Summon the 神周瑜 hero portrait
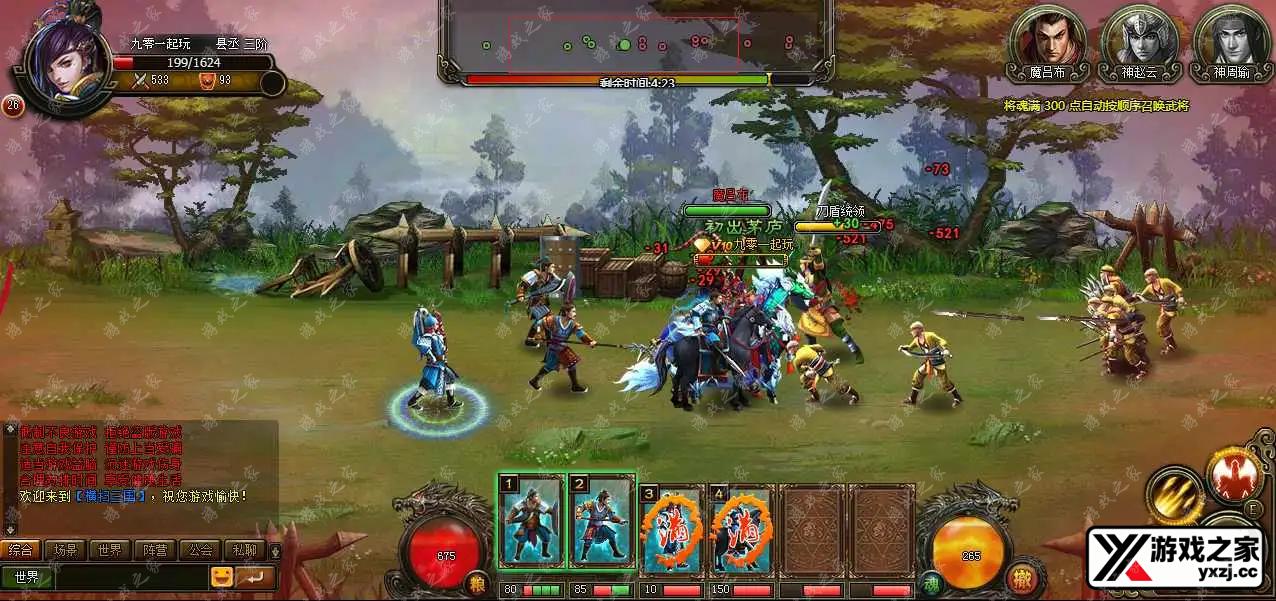Viewport: 1276px width, 601px height. pos(1231,40)
